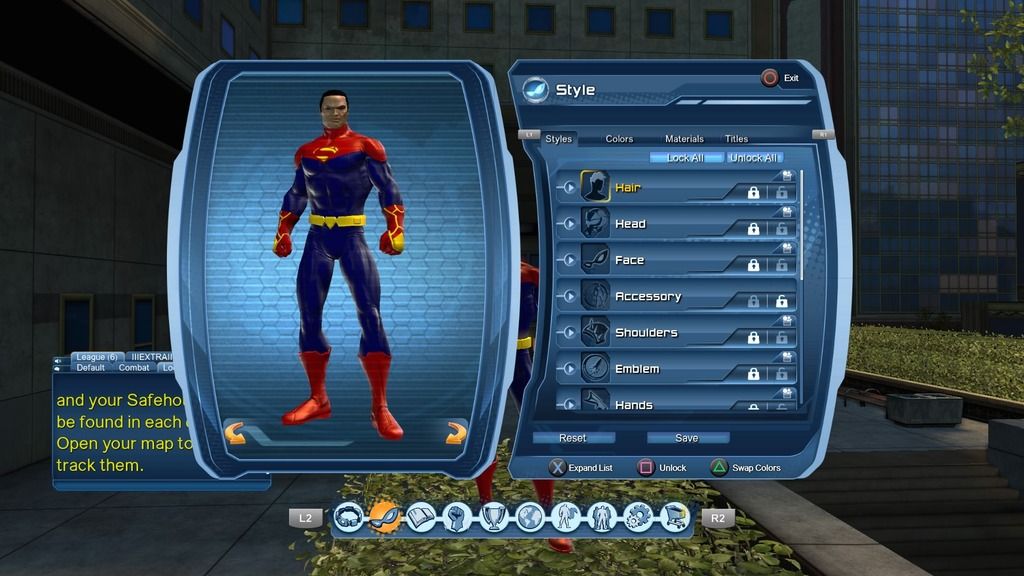The image size is (1024, 576).
Task: Click the Lock All button
Action: [685, 158]
